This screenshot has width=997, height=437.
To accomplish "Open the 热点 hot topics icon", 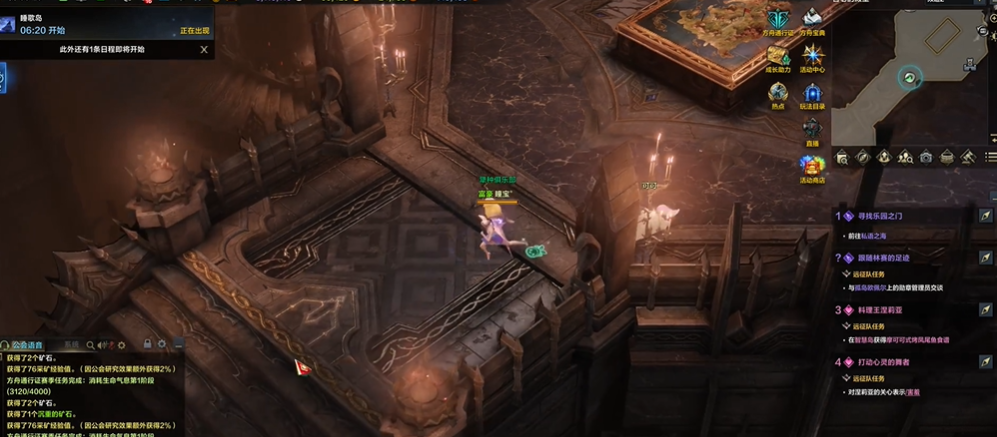I will coord(778,94).
